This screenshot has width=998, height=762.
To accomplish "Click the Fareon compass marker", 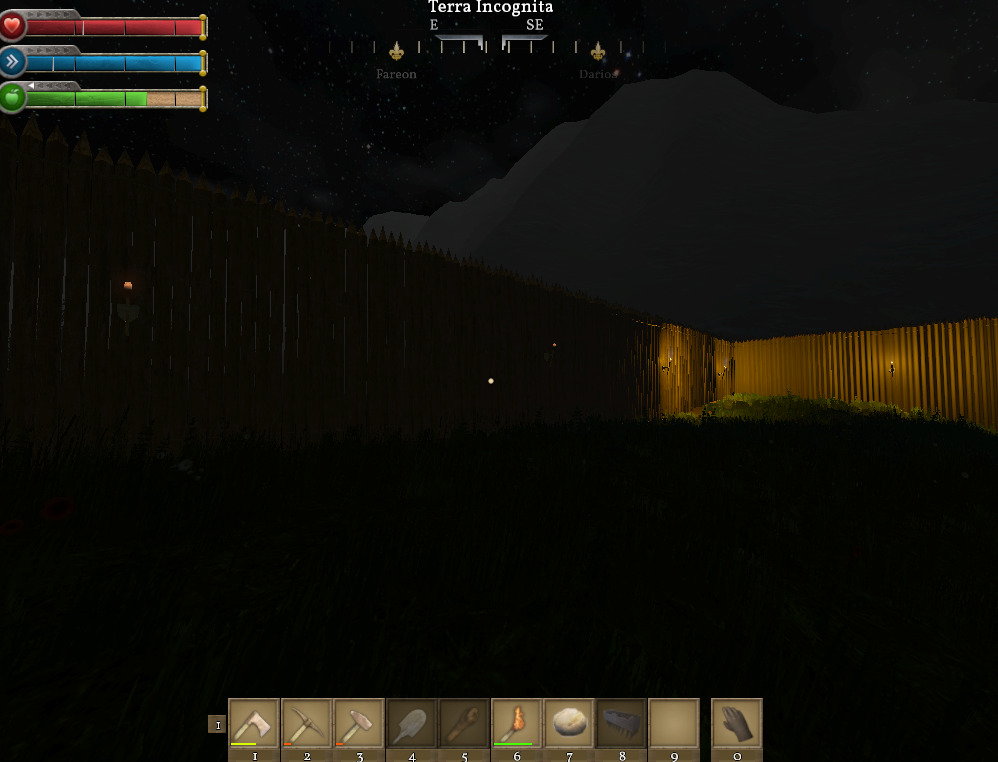I will pos(397,51).
